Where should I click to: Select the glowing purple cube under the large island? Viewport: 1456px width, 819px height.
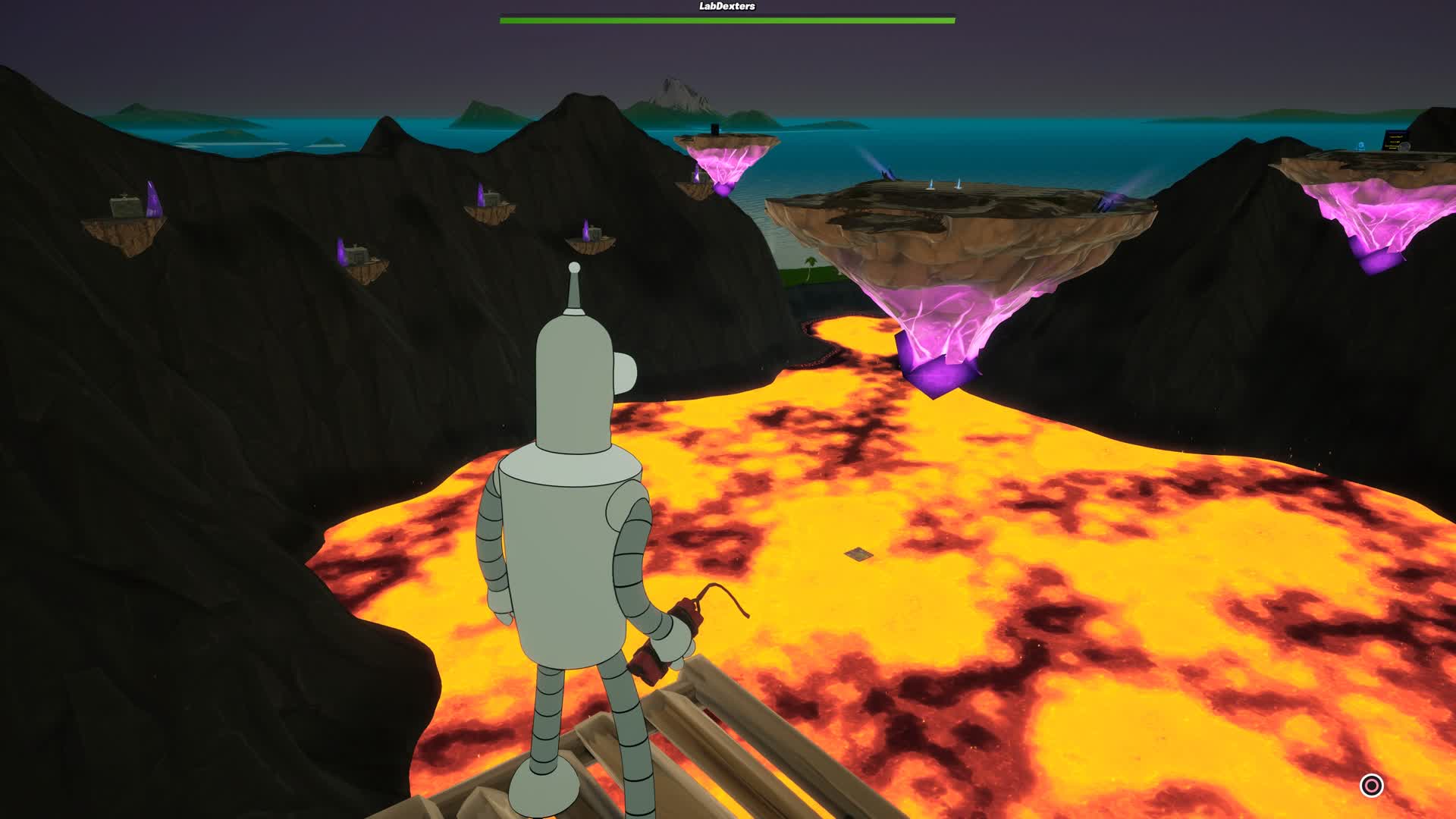[x=937, y=372]
